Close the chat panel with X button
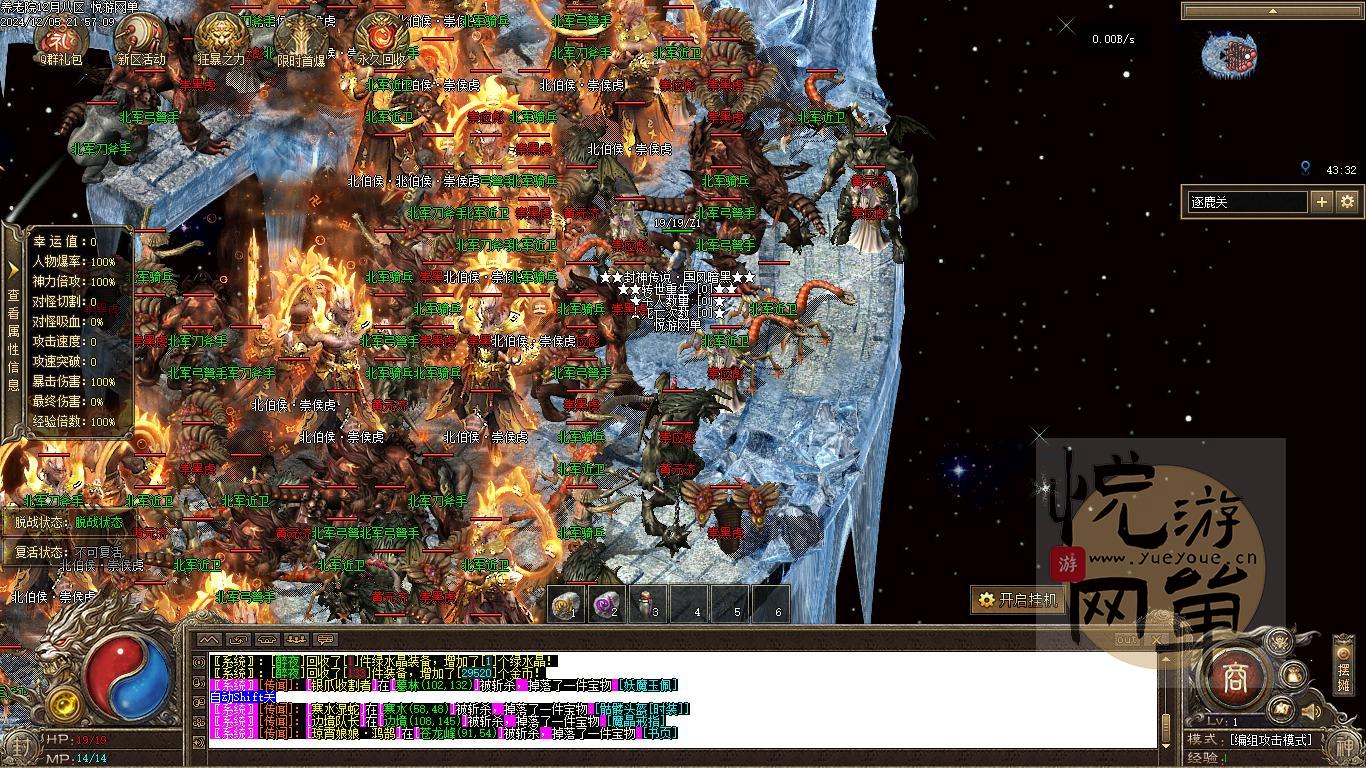 (1157, 639)
